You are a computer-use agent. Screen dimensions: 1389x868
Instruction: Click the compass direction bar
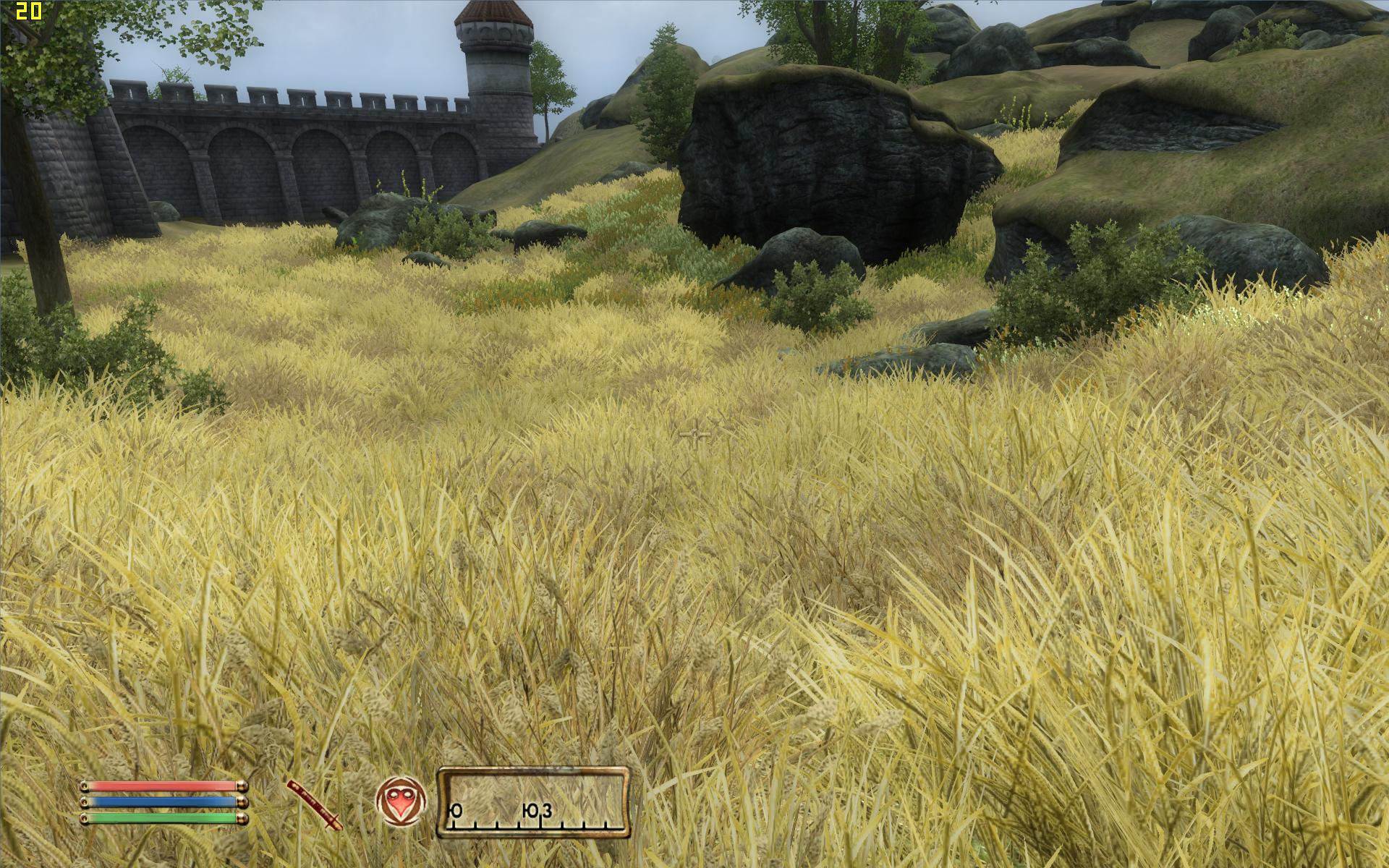tap(533, 801)
